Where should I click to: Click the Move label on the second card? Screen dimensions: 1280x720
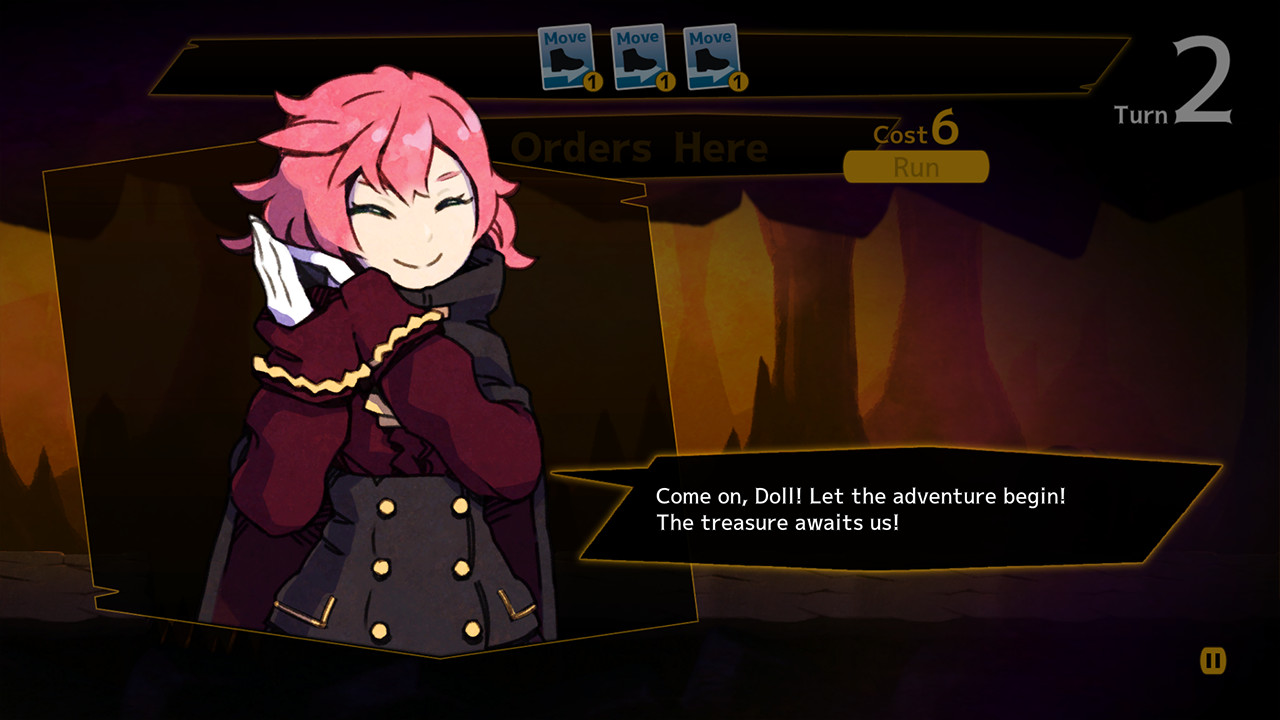(x=636, y=37)
